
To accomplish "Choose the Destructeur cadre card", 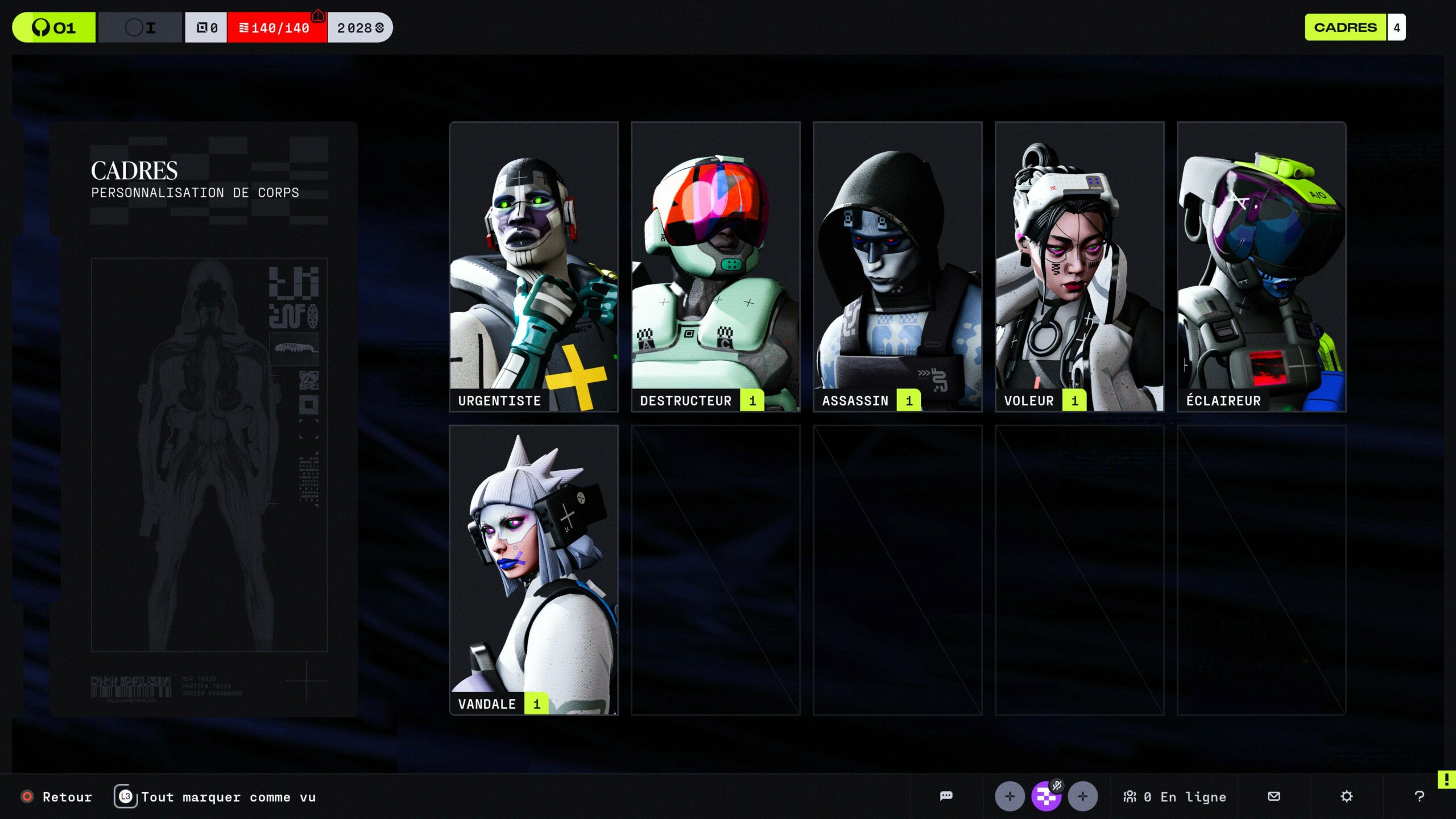I will (715, 266).
